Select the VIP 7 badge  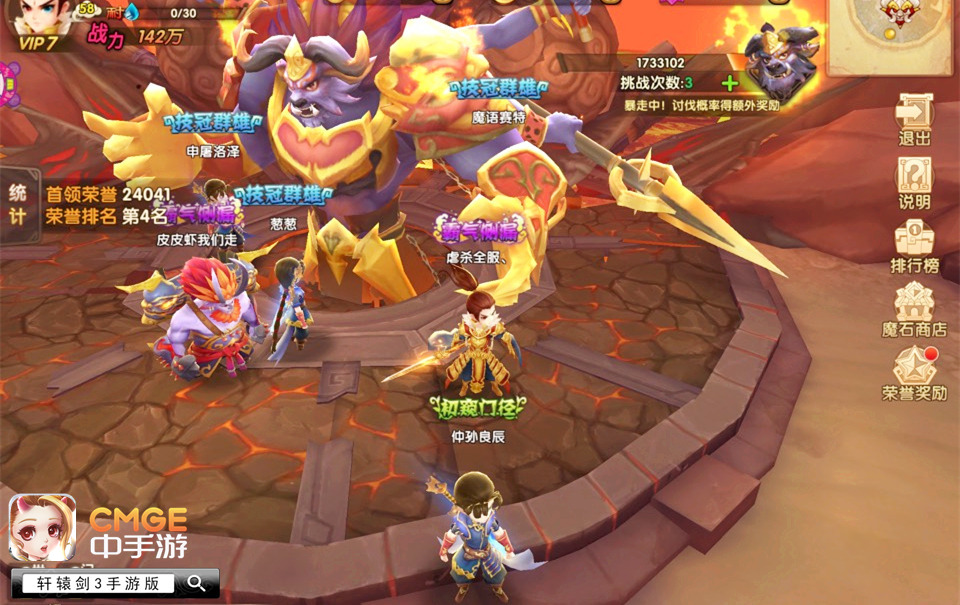[38, 43]
